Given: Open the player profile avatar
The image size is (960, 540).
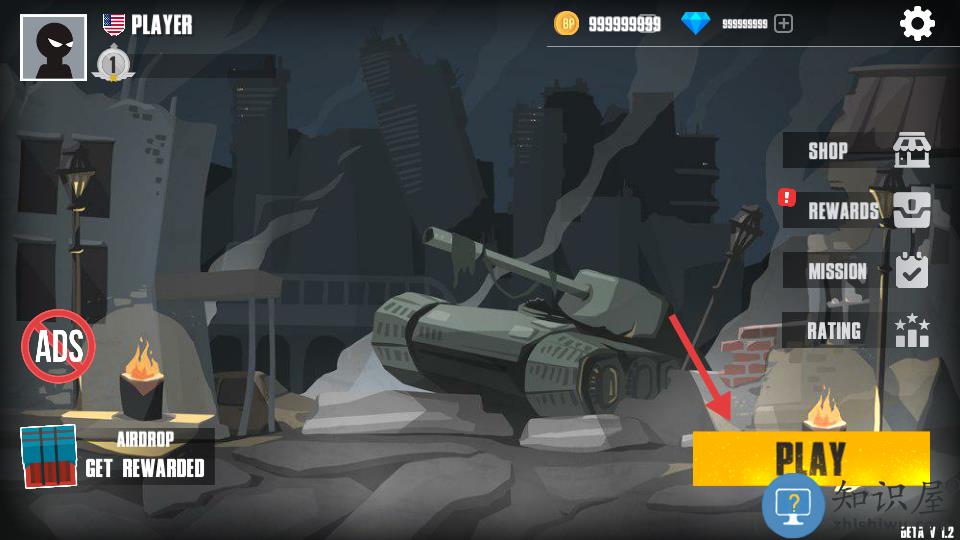Looking at the screenshot, I should [53, 48].
